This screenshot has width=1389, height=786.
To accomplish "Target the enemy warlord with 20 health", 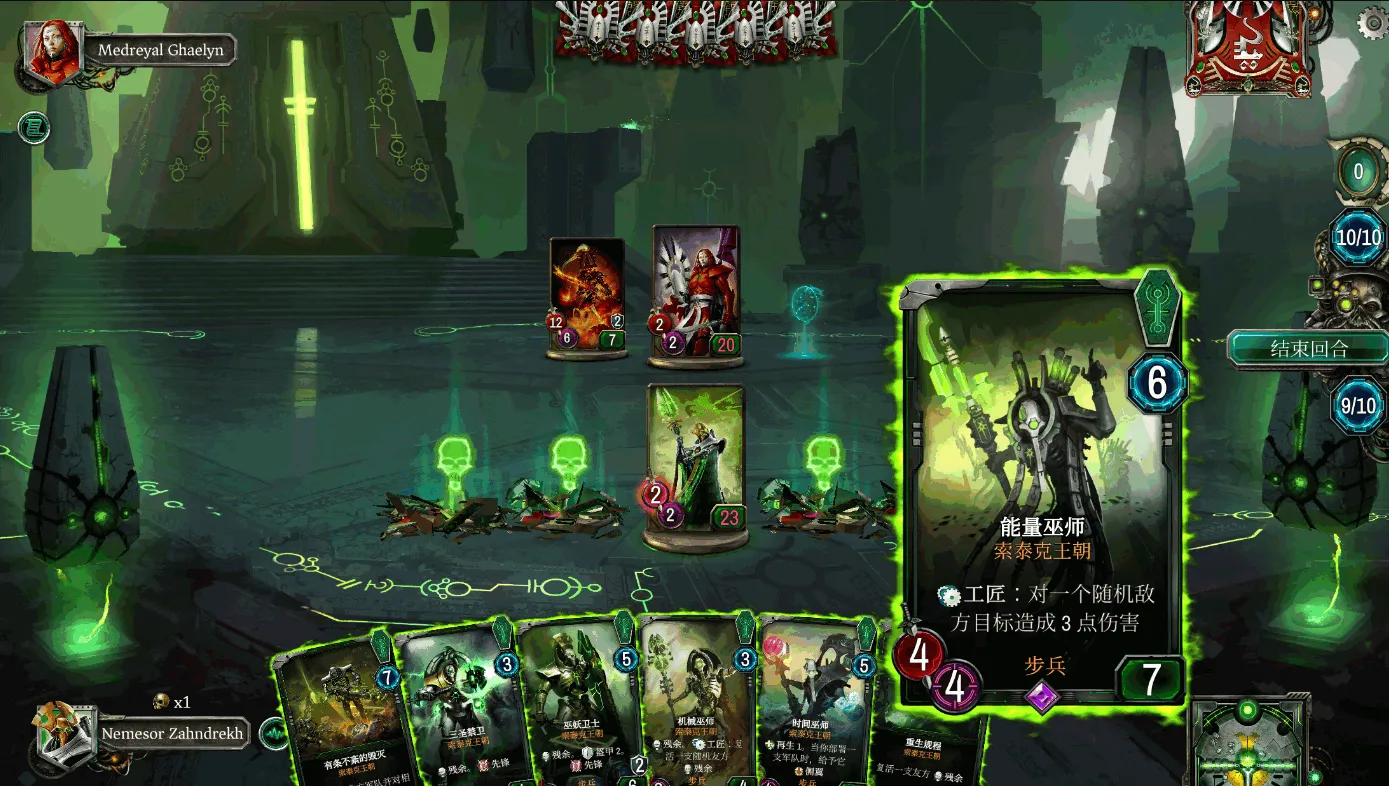I will [696, 292].
